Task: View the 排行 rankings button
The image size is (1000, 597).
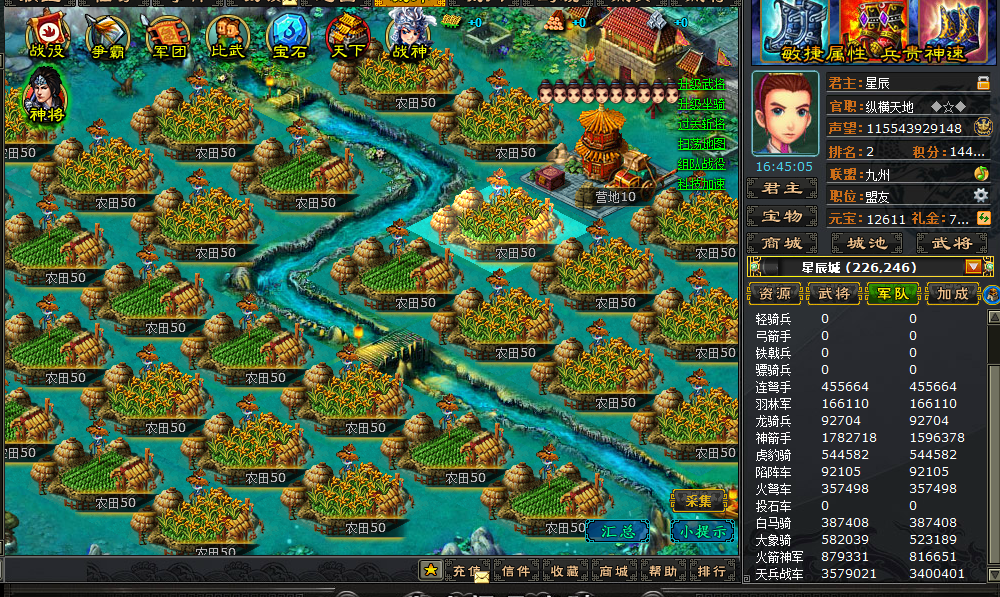Action: click(711, 571)
